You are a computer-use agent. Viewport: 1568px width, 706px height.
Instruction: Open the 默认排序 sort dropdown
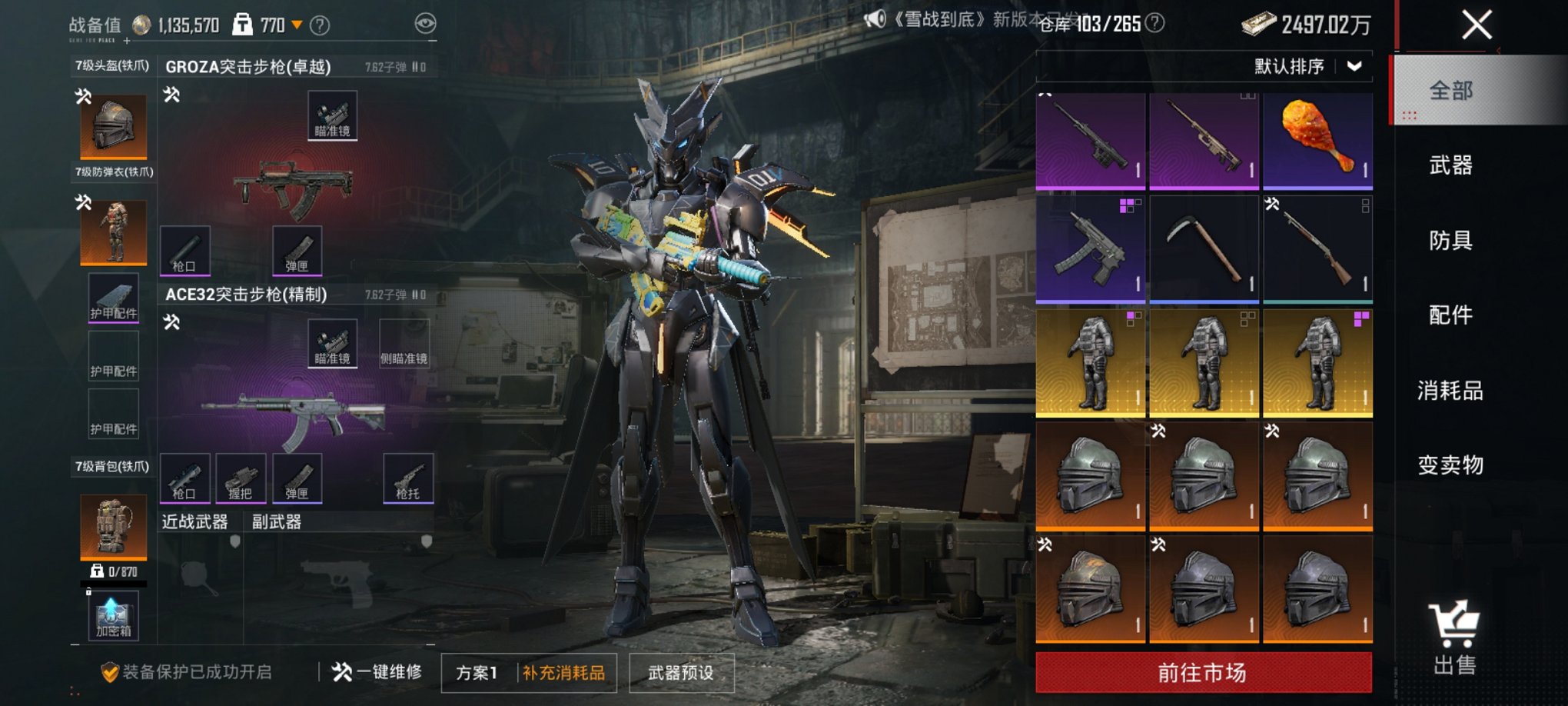(x=1307, y=66)
